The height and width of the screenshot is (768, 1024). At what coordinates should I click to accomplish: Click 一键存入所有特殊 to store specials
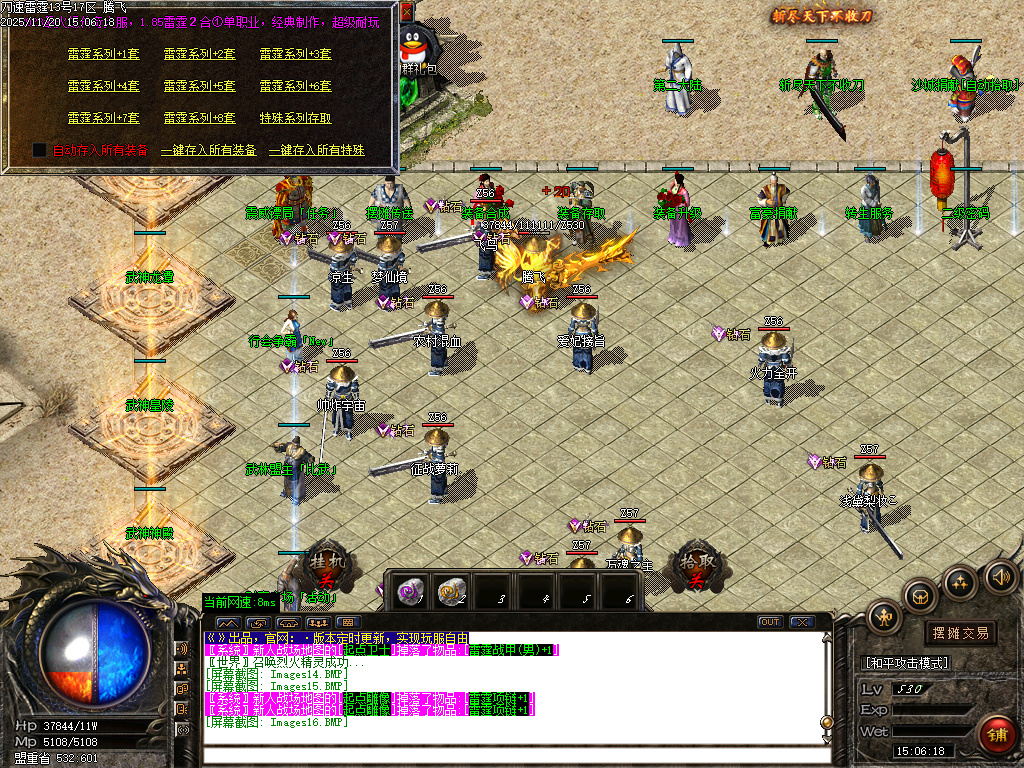(317, 150)
